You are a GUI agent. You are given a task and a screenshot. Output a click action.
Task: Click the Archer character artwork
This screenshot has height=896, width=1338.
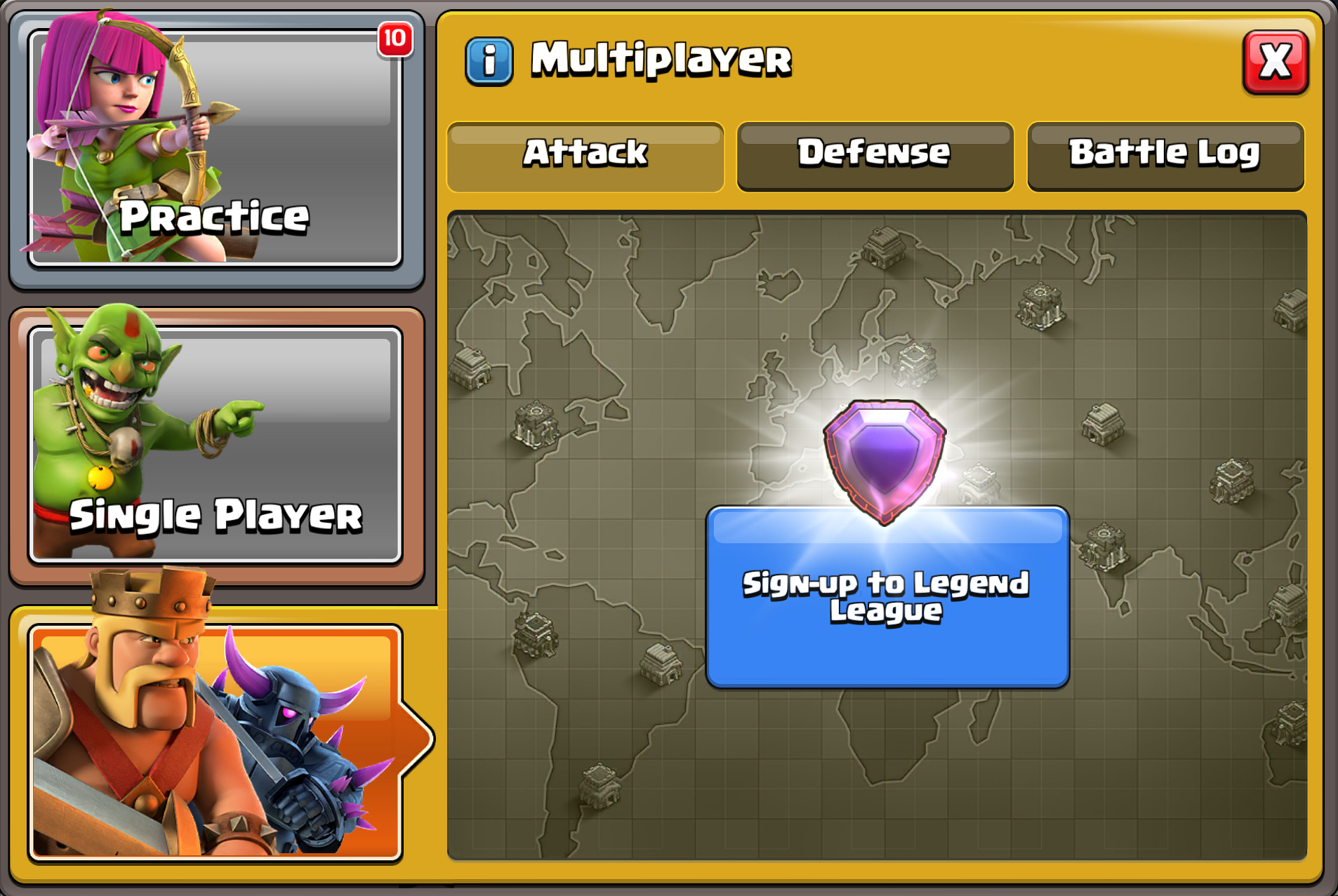pyautogui.click(x=126, y=126)
